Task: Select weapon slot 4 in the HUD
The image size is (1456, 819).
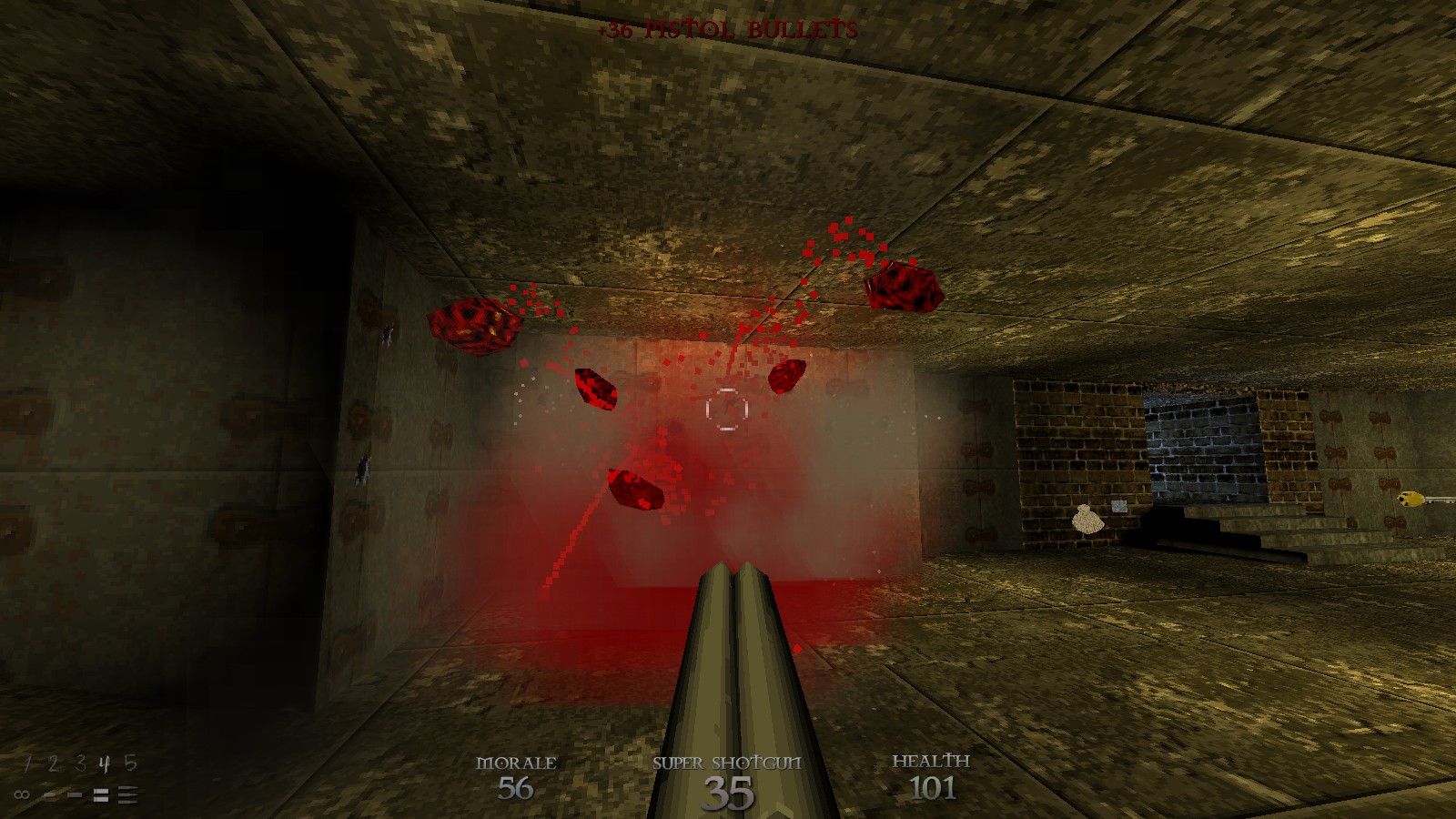Action: (x=105, y=764)
